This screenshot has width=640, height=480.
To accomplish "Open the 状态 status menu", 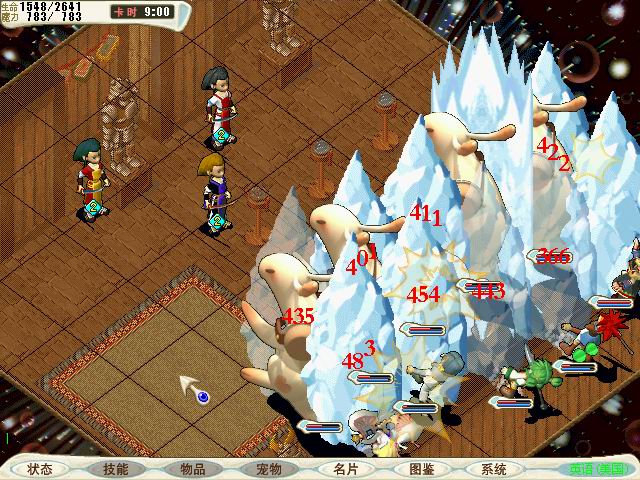I will 40,468.
